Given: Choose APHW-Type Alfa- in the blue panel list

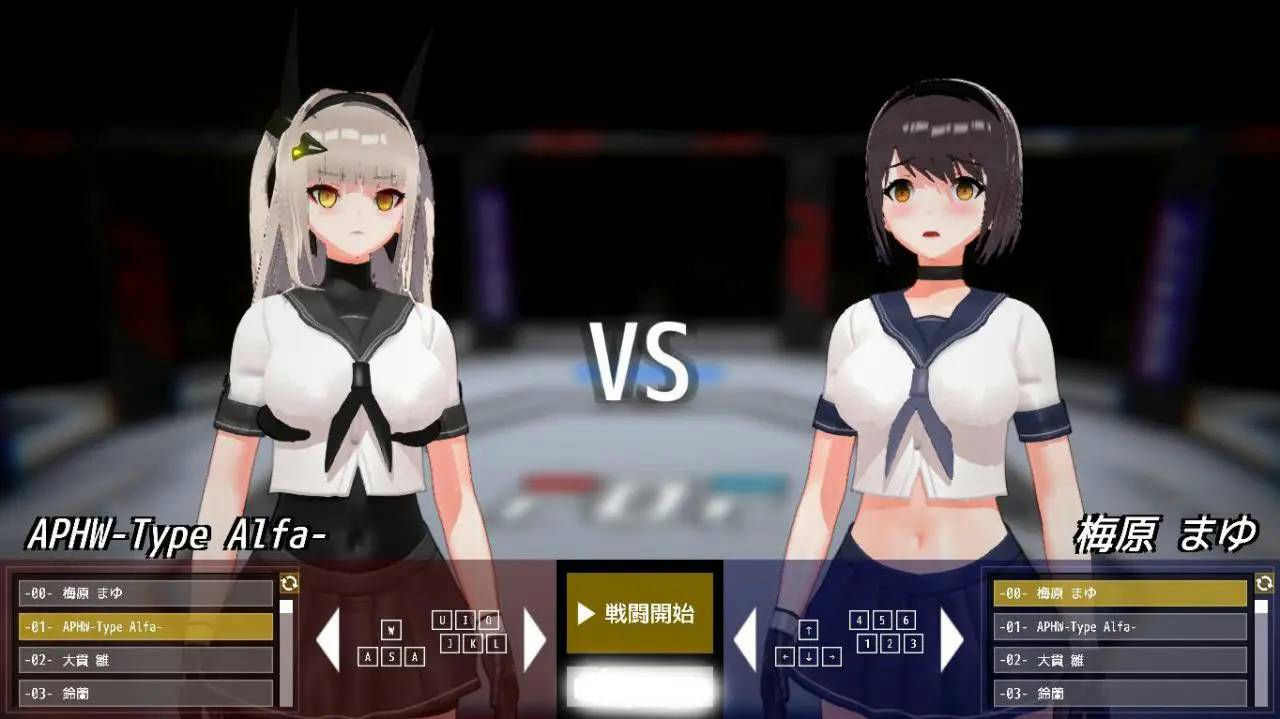Looking at the screenshot, I should (1120, 627).
